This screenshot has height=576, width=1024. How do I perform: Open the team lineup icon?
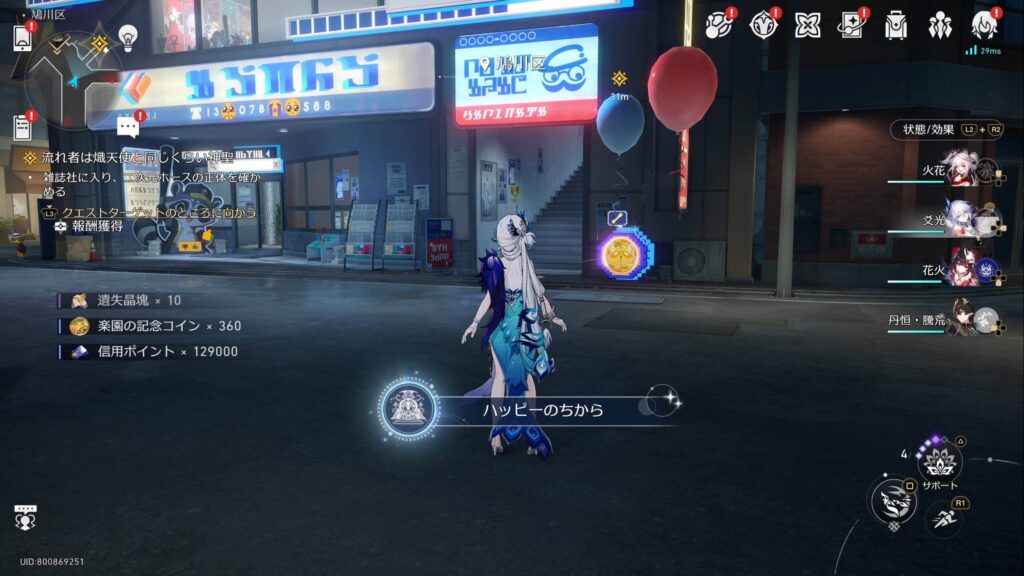(940, 25)
